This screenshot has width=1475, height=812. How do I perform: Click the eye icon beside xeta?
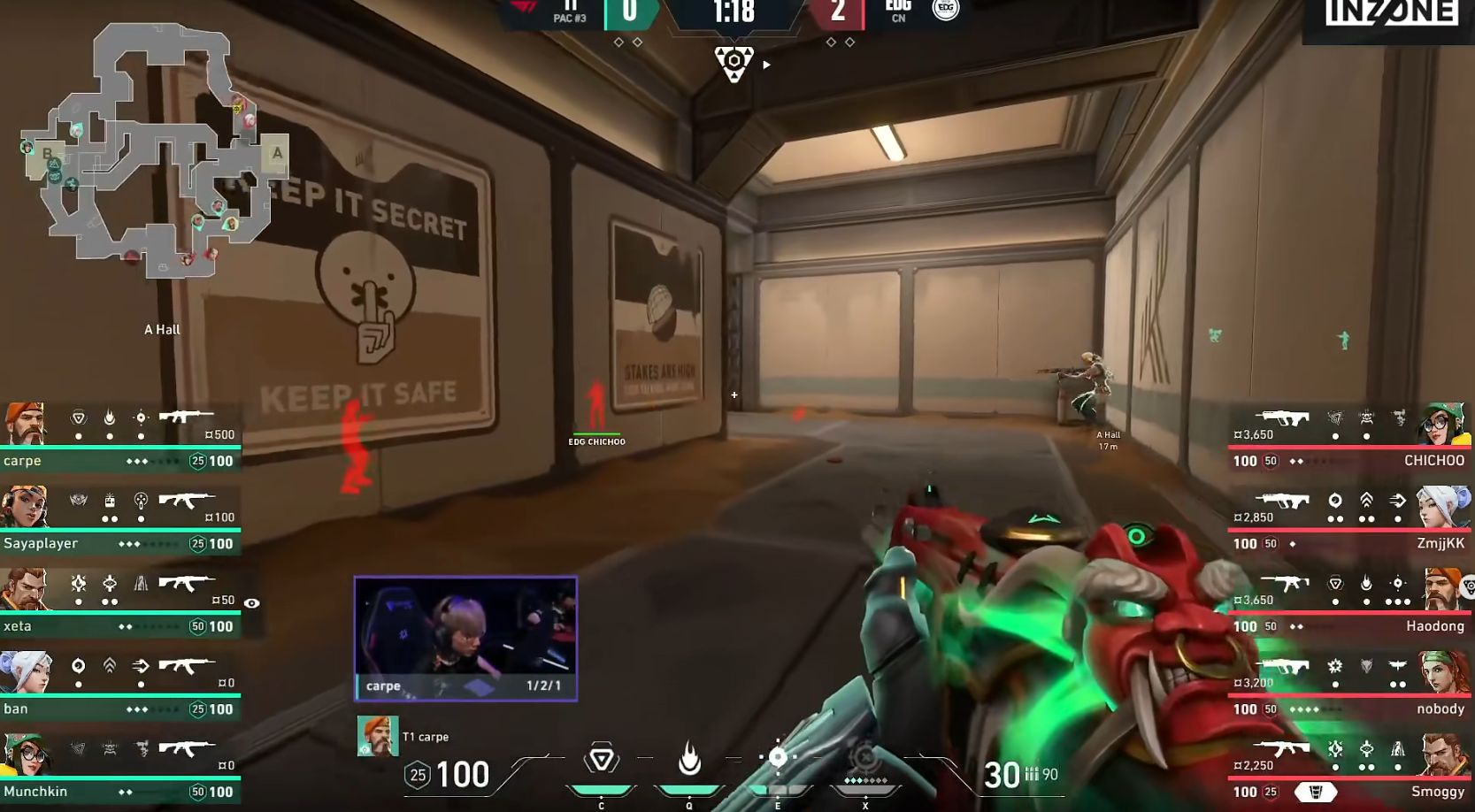[252, 603]
